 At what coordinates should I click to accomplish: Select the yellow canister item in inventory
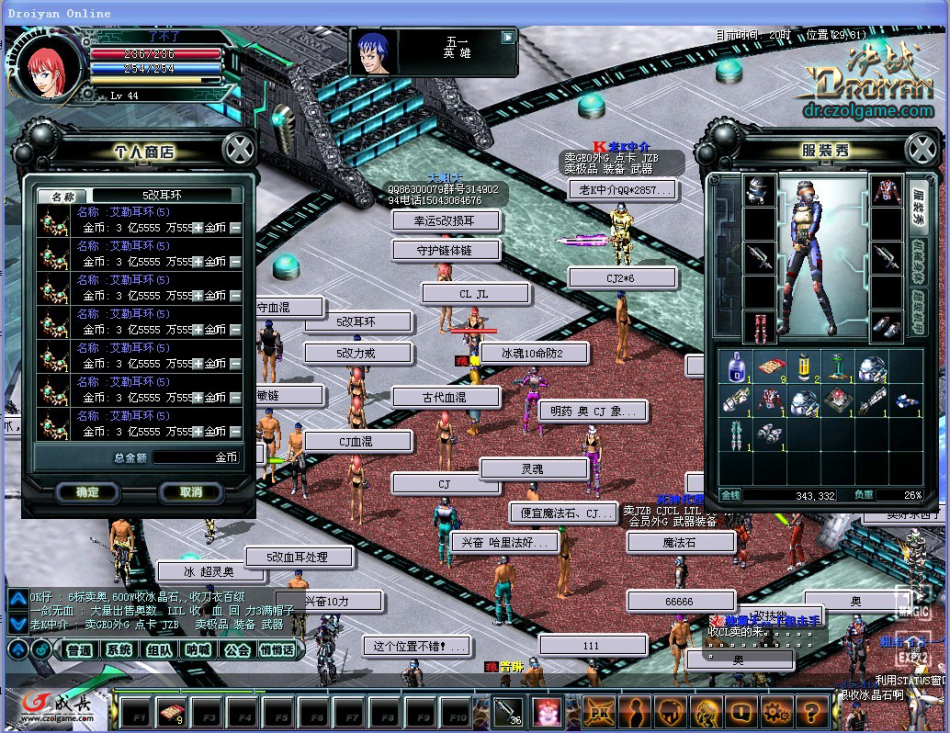pos(803,367)
